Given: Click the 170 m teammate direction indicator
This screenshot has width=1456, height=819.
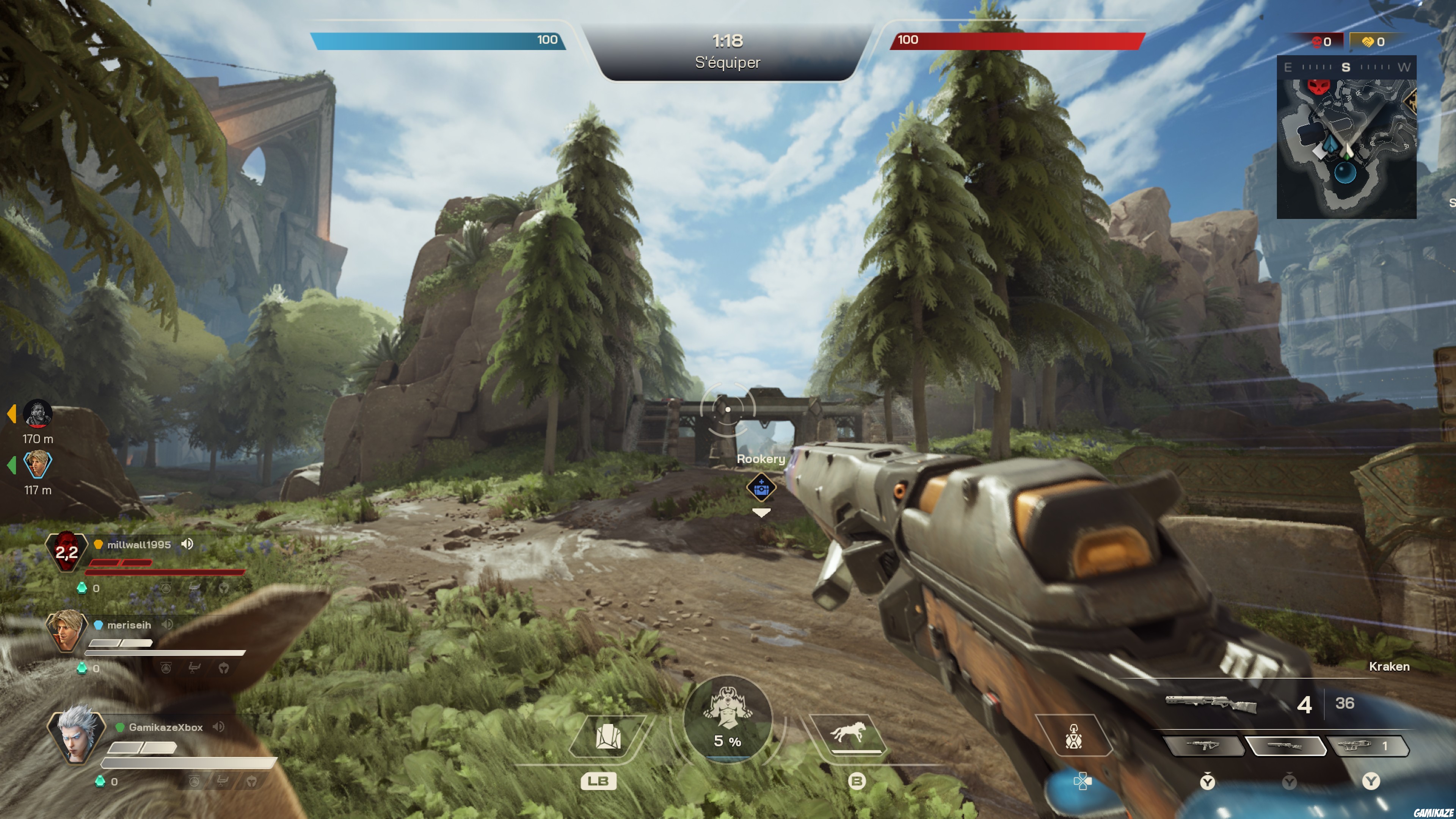Looking at the screenshot, I should pos(37,414).
